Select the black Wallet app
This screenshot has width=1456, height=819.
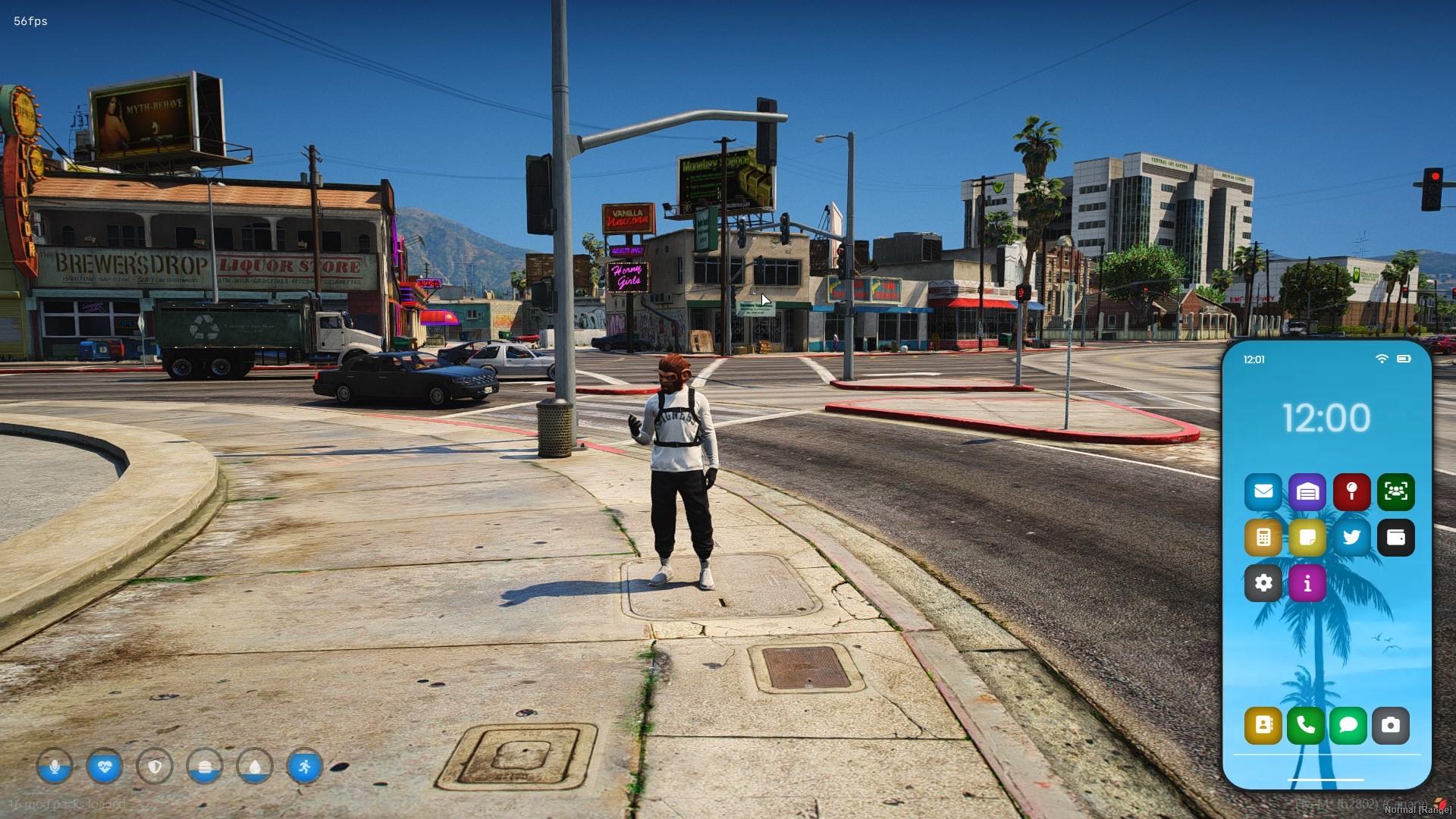point(1395,538)
